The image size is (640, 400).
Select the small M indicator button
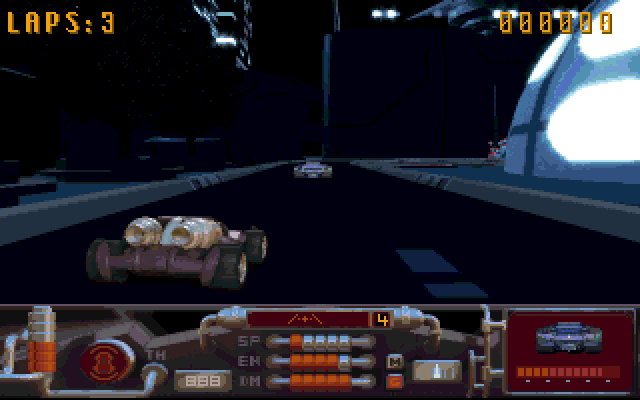395,361
